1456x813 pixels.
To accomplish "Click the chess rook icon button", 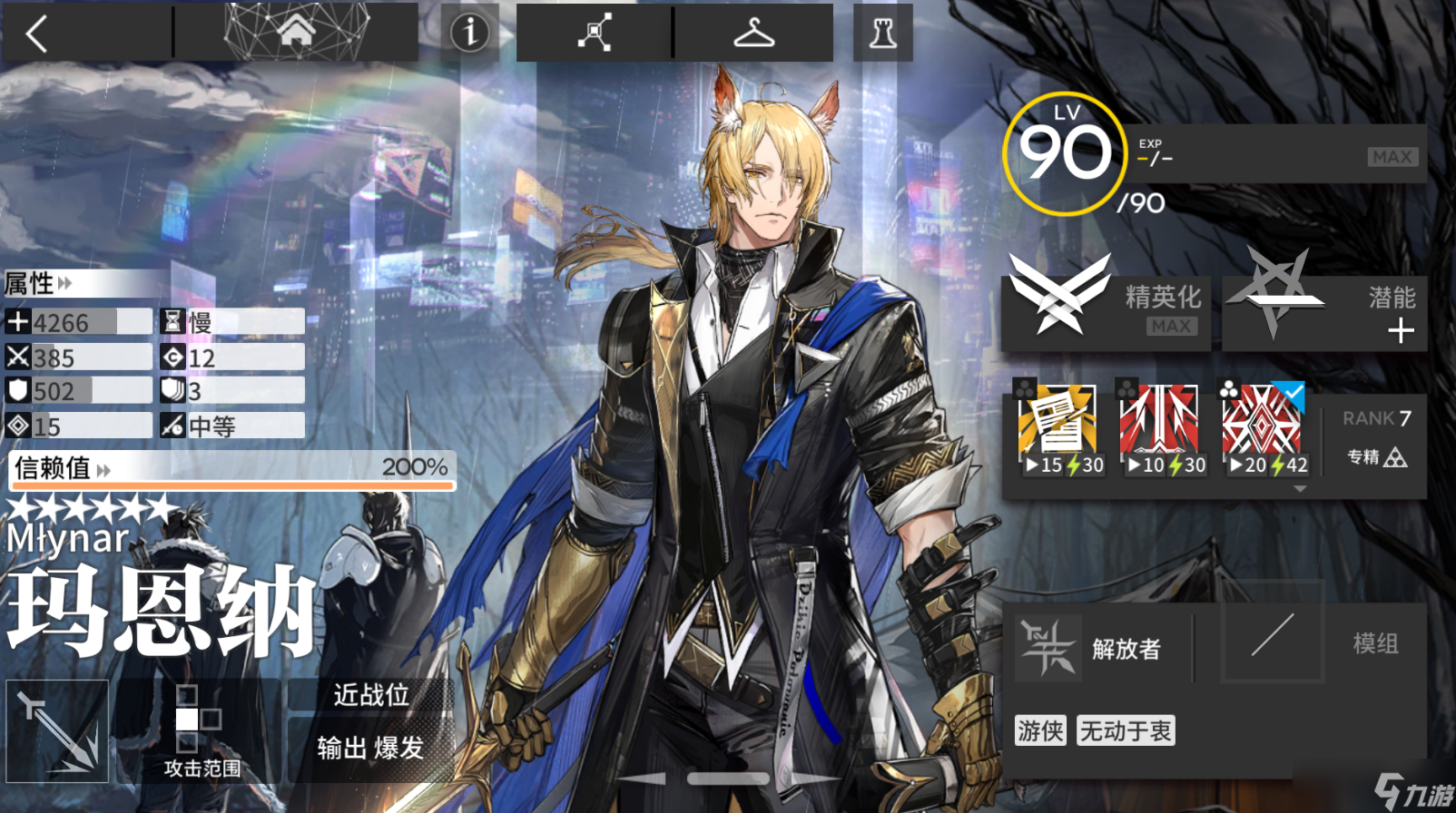I will click(x=882, y=33).
